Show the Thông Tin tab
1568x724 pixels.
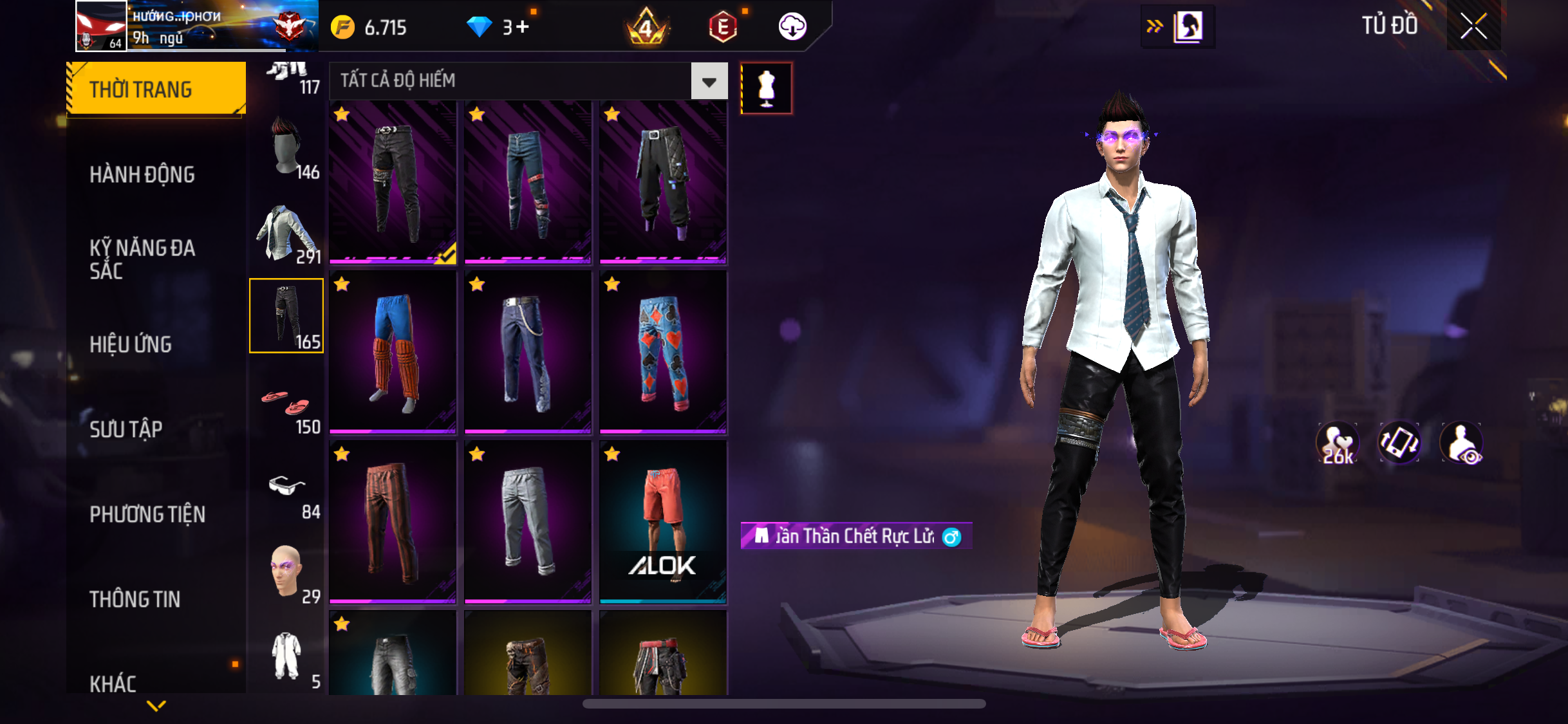tap(135, 599)
